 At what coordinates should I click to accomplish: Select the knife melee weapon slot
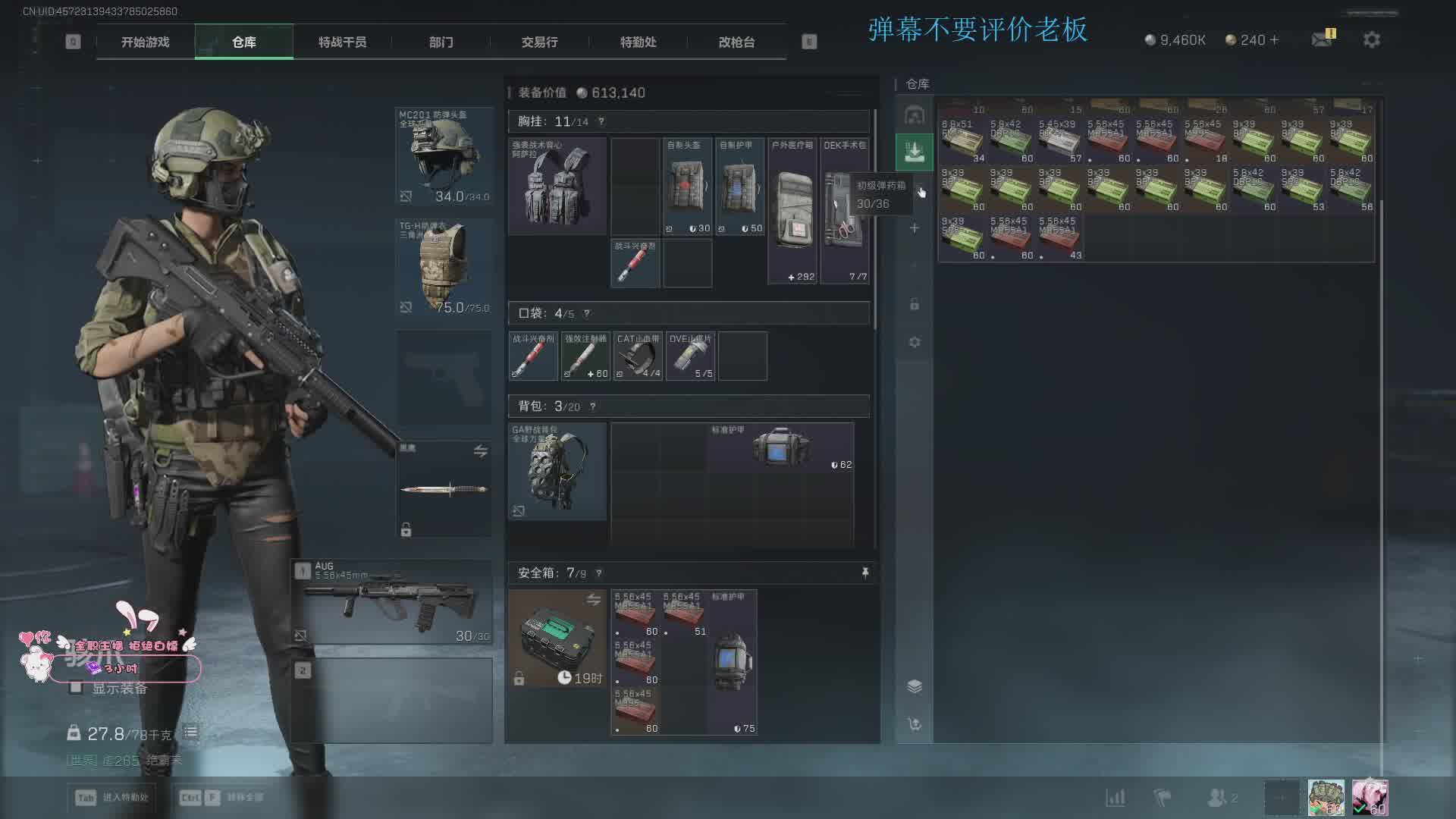[444, 489]
